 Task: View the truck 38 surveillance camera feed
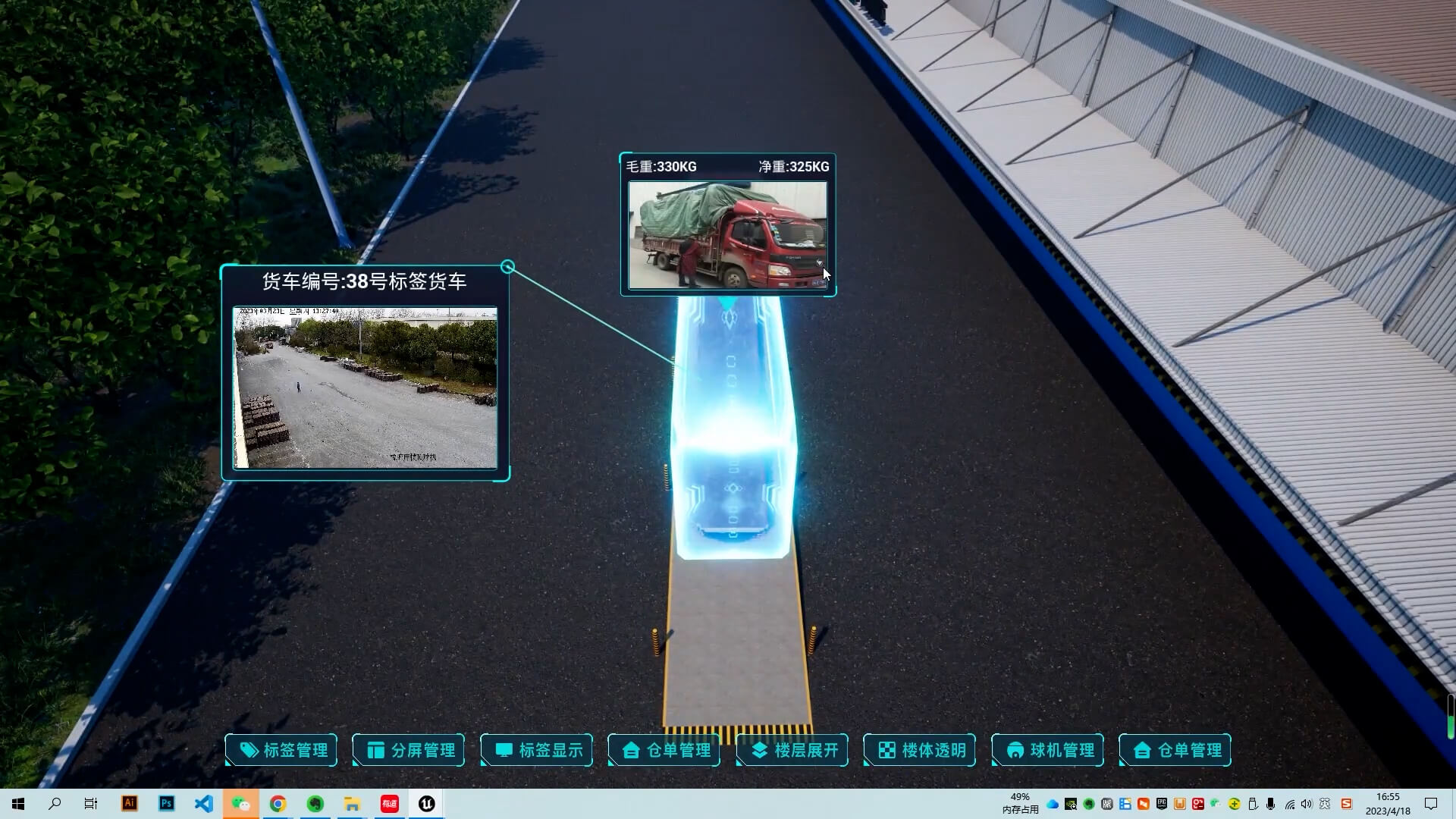[x=365, y=388]
